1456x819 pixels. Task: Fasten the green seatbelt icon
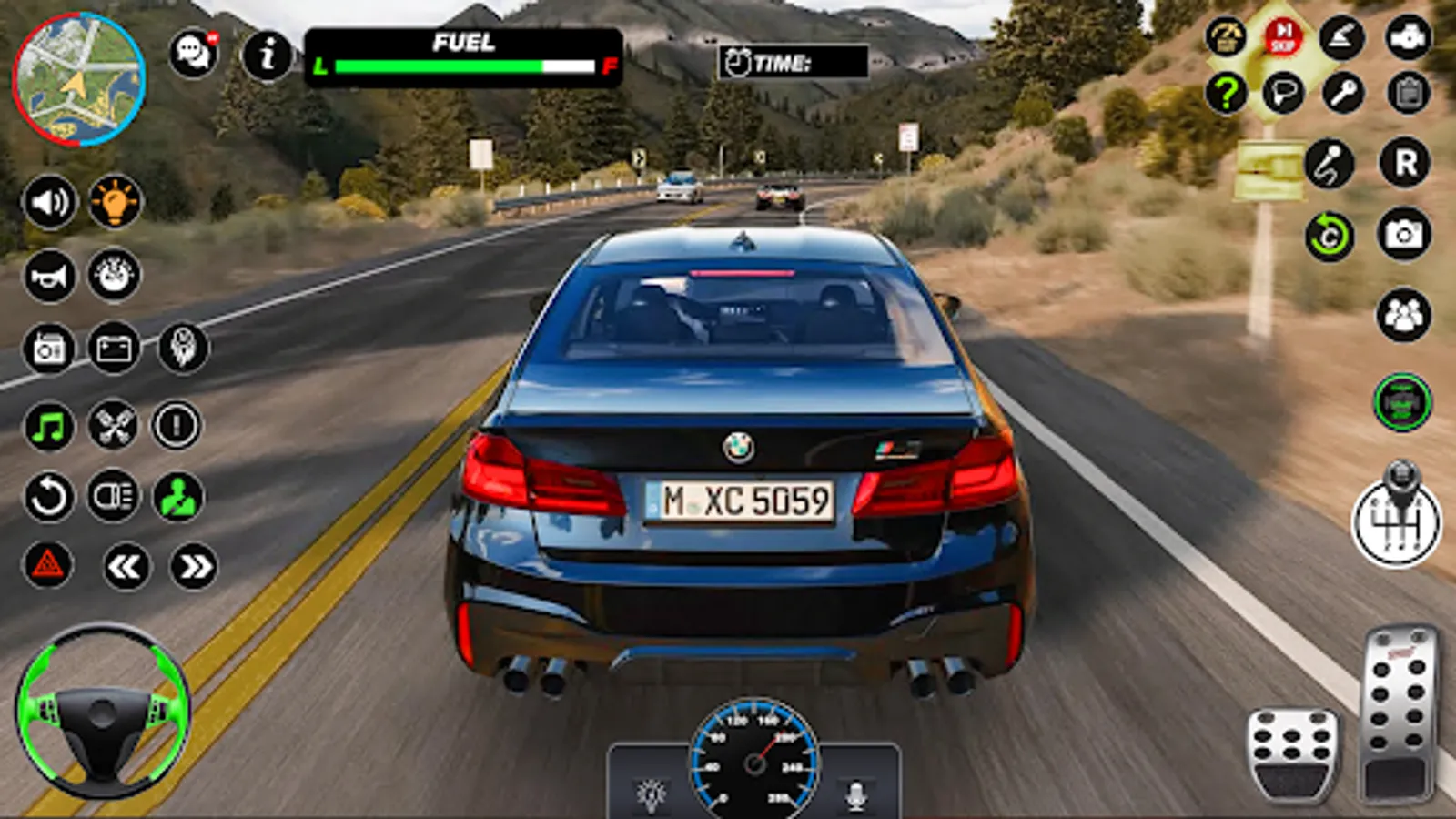[177, 497]
